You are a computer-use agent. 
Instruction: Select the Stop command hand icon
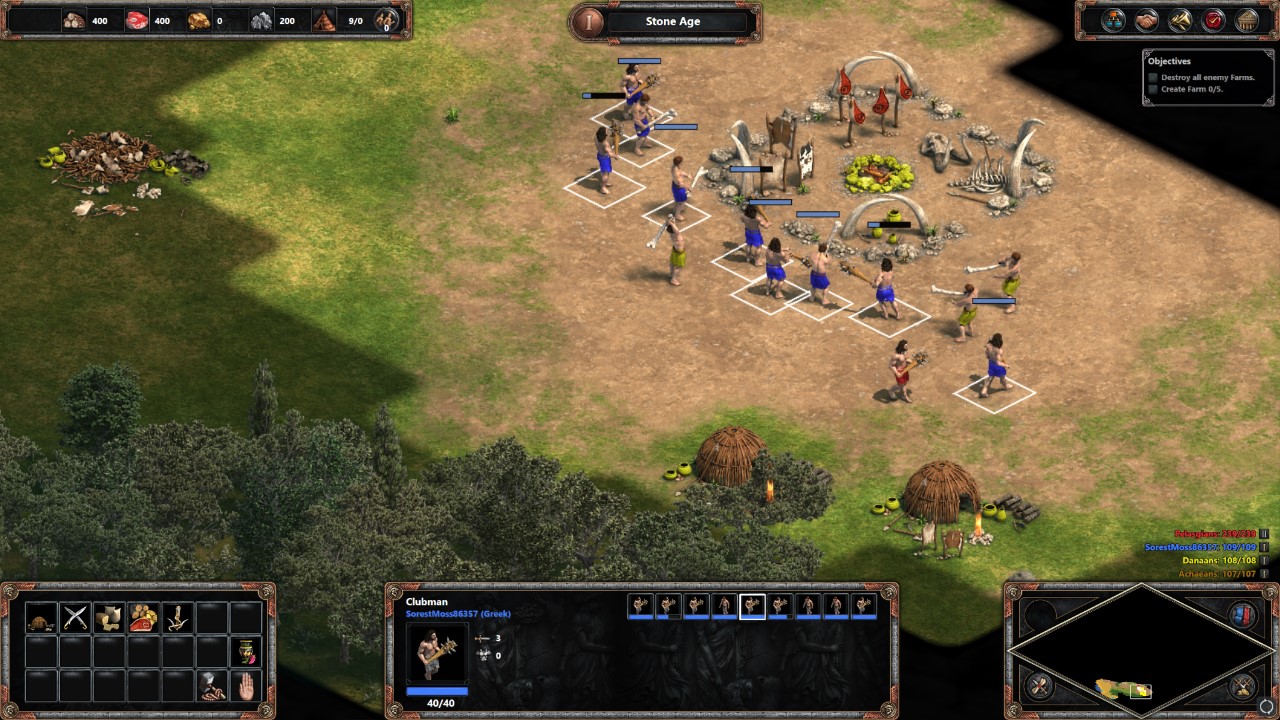(247, 686)
